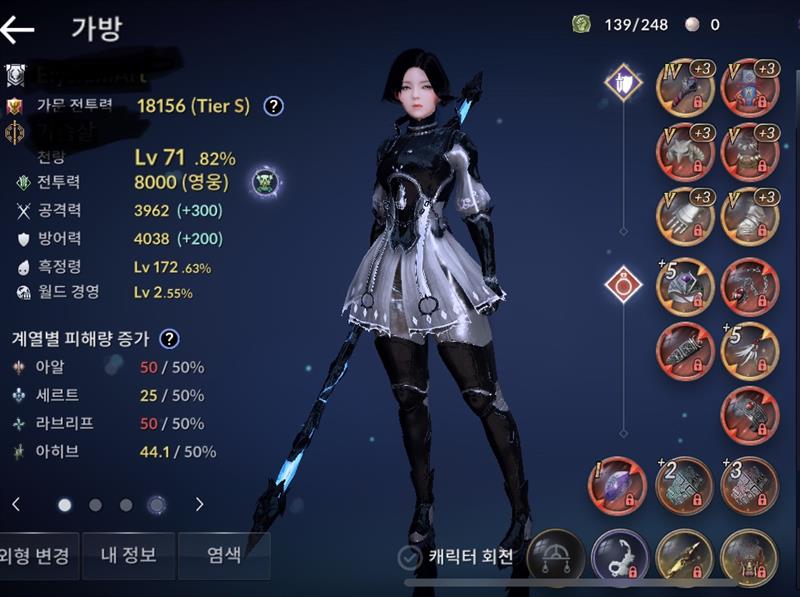
Task: Toggle the 캐릭터 회전 character rotation checkbox
Action: tap(409, 557)
